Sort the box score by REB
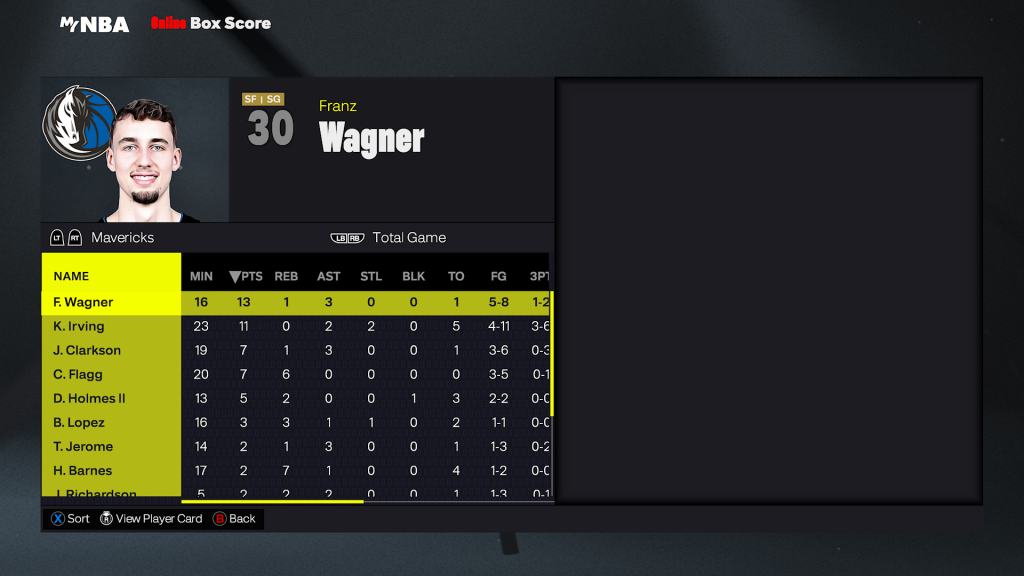 (x=286, y=276)
